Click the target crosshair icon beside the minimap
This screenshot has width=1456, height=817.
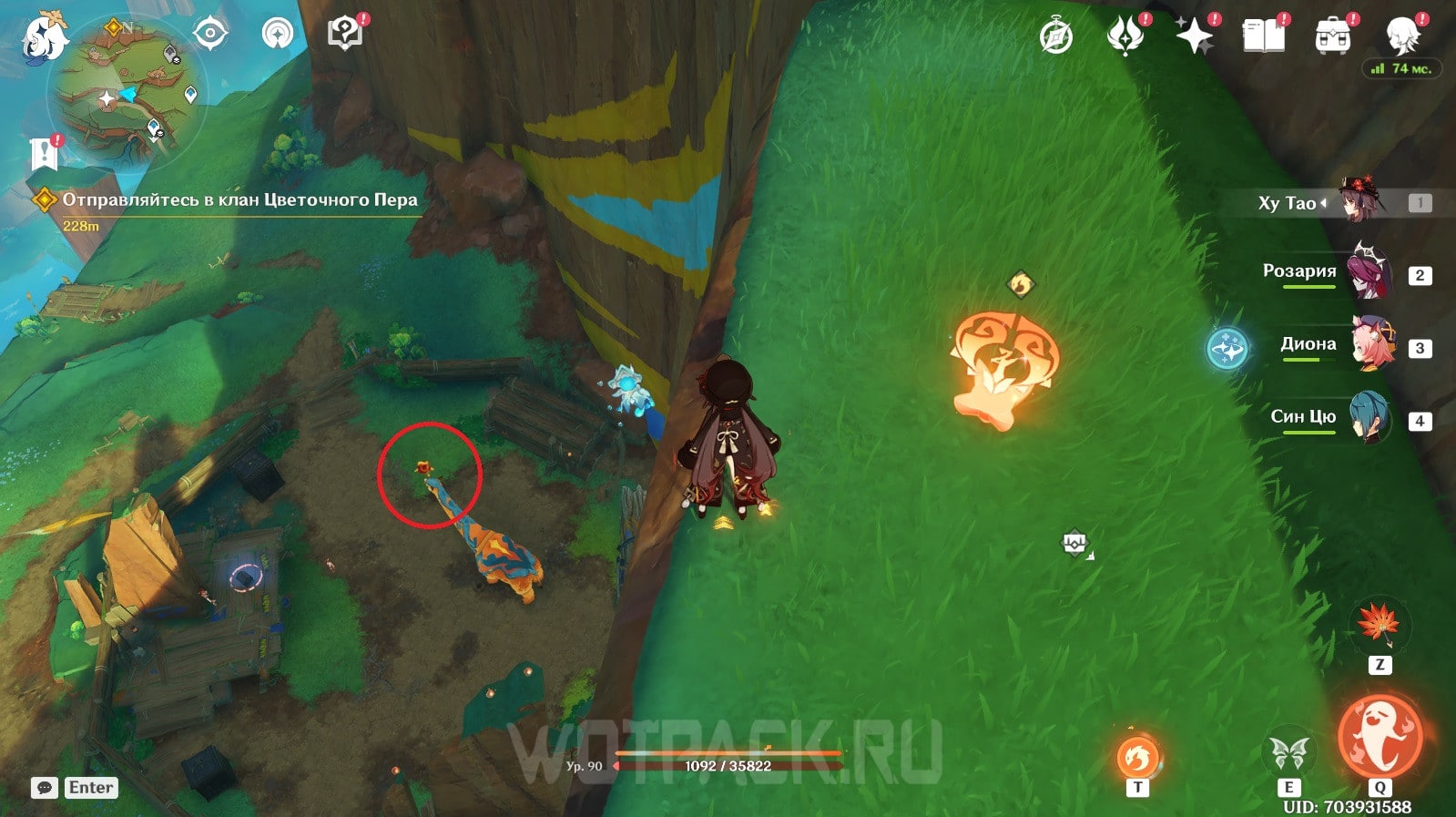209,35
